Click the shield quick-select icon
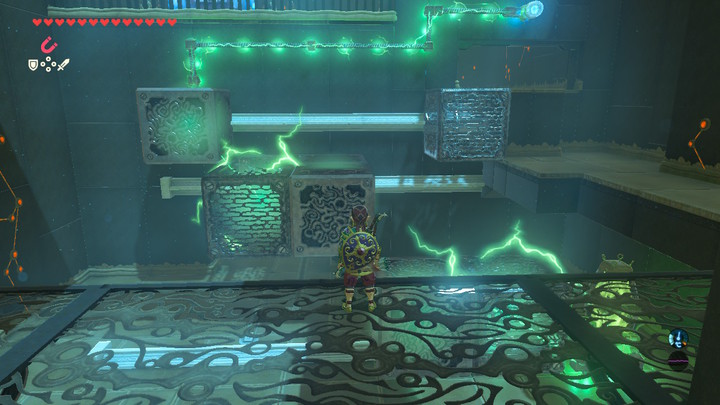Viewport: 720px width, 405px height. coord(33,64)
